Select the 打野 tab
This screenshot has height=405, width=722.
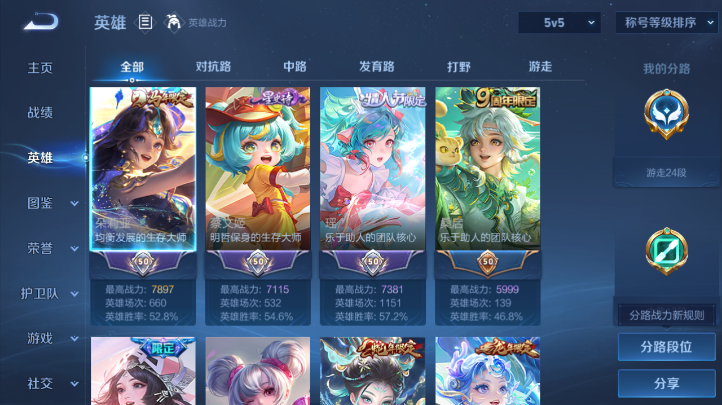459,67
